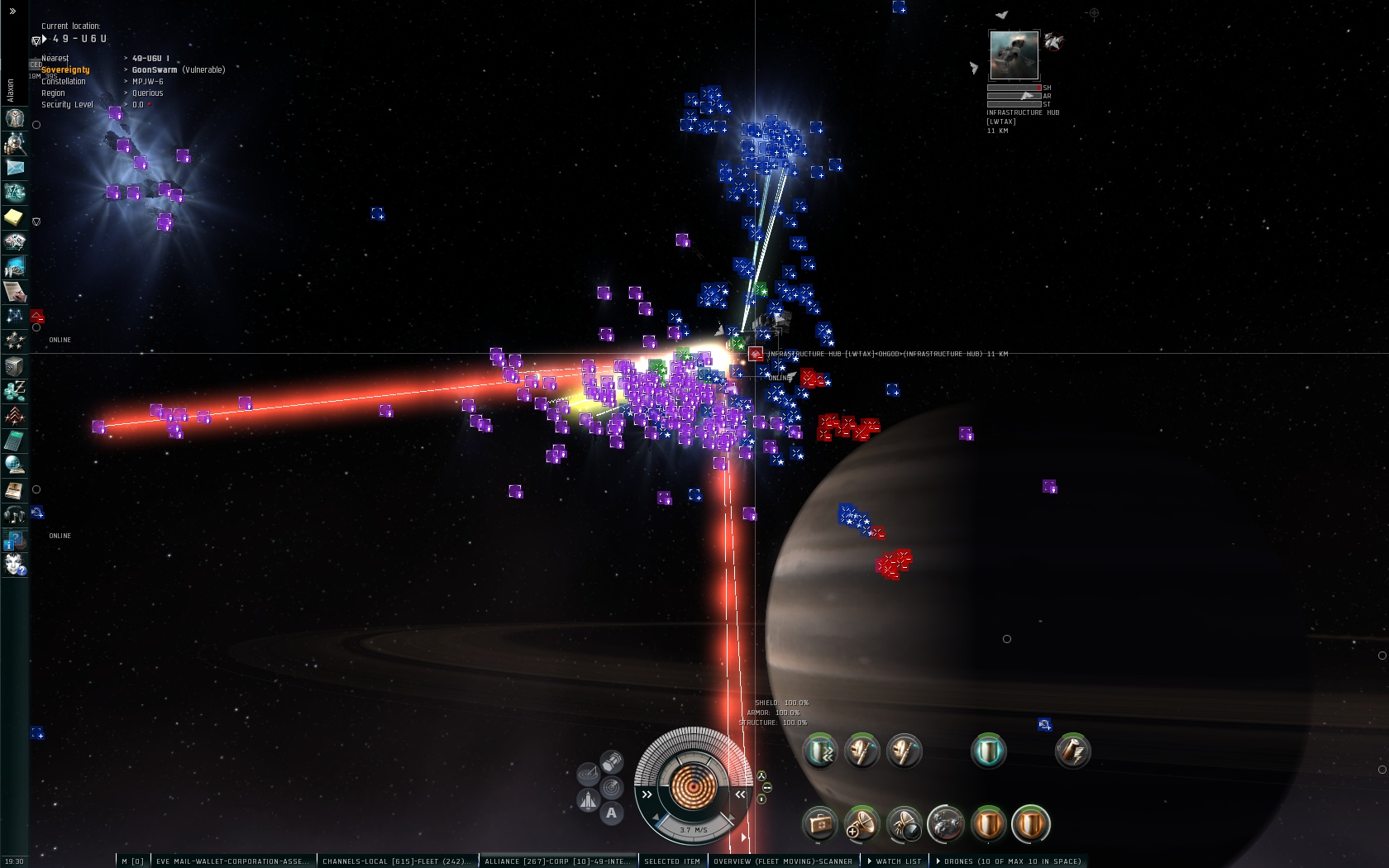Open the cargo hold button

pyautogui.click(x=612, y=761)
